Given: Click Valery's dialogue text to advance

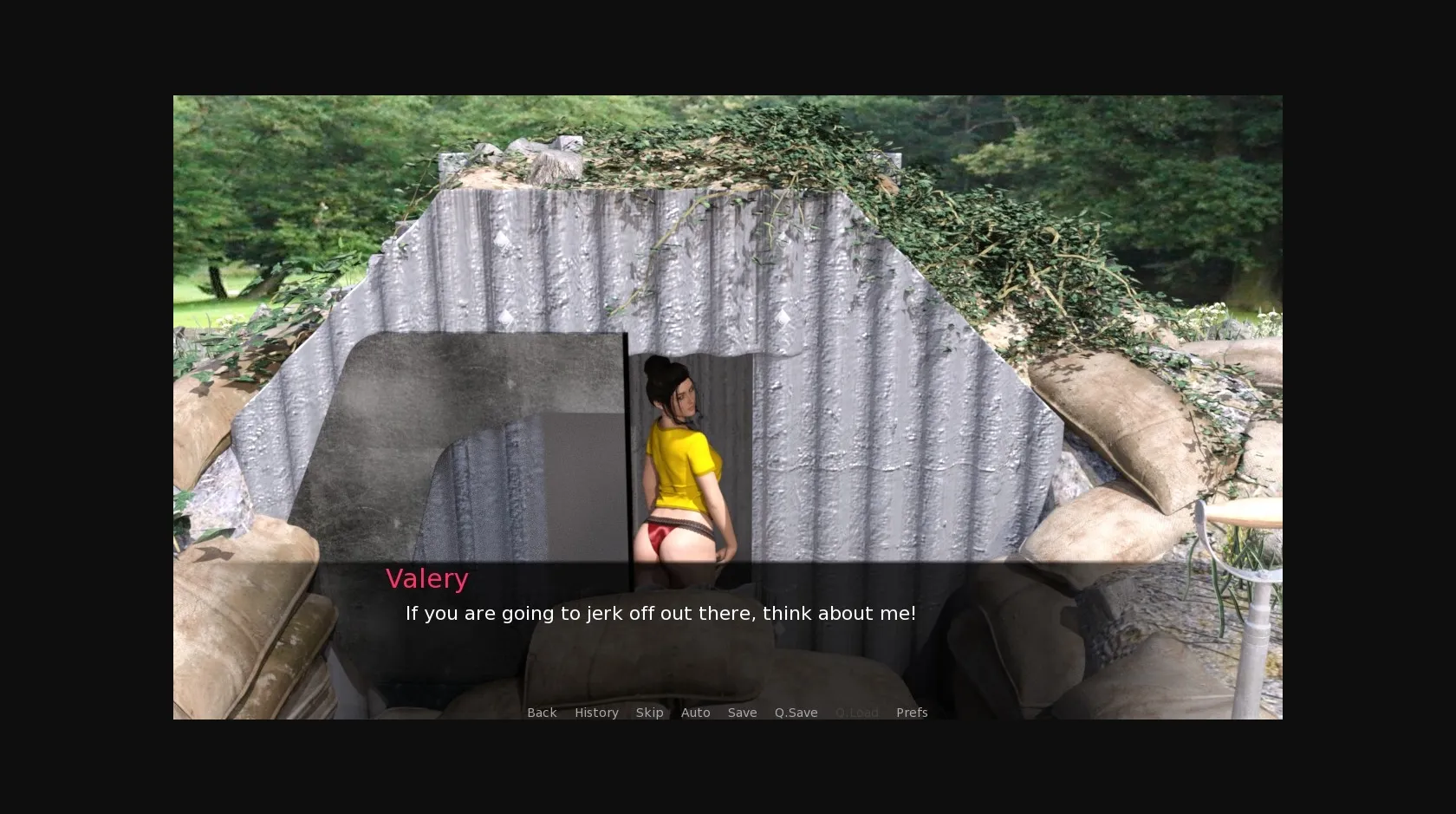Looking at the screenshot, I should coord(660,613).
